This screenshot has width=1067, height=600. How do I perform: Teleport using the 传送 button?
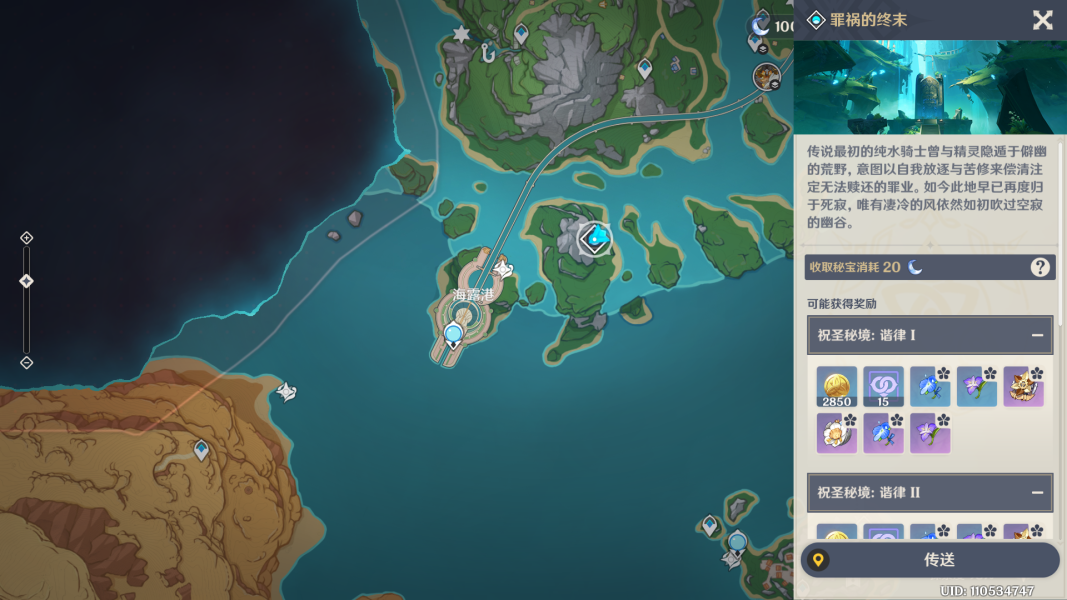(x=930, y=560)
